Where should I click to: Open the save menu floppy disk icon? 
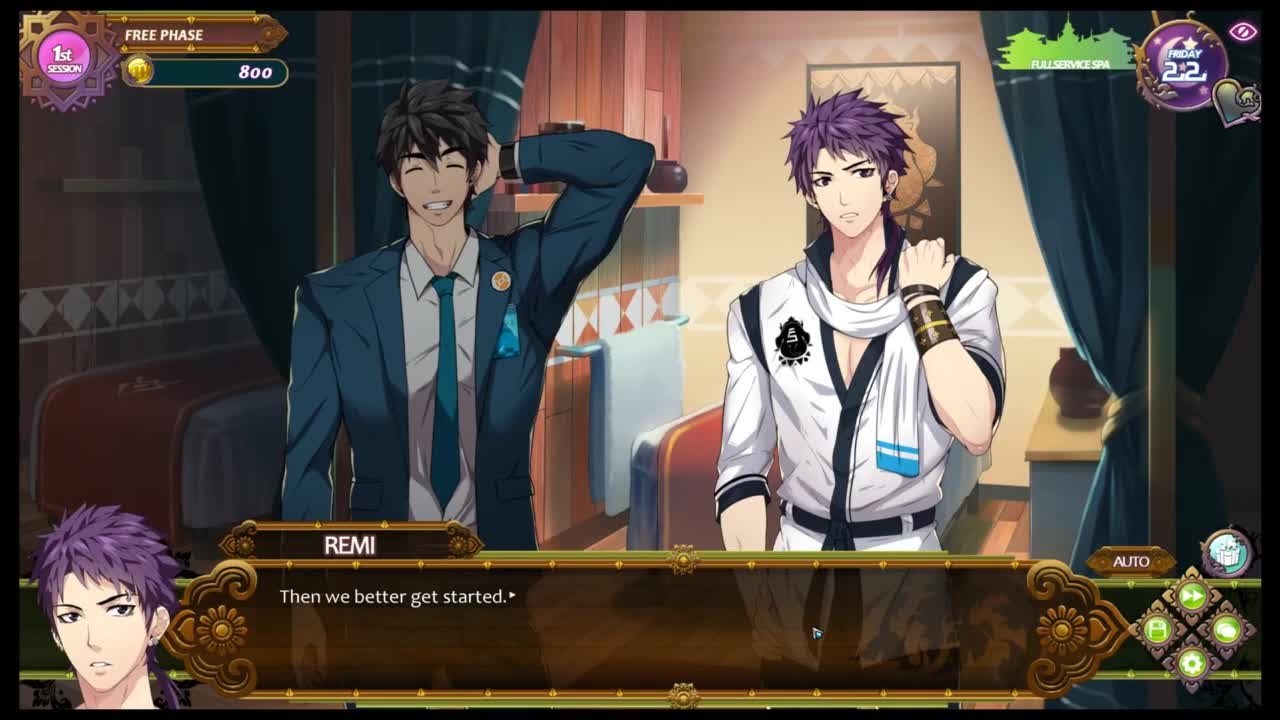(x=1158, y=630)
